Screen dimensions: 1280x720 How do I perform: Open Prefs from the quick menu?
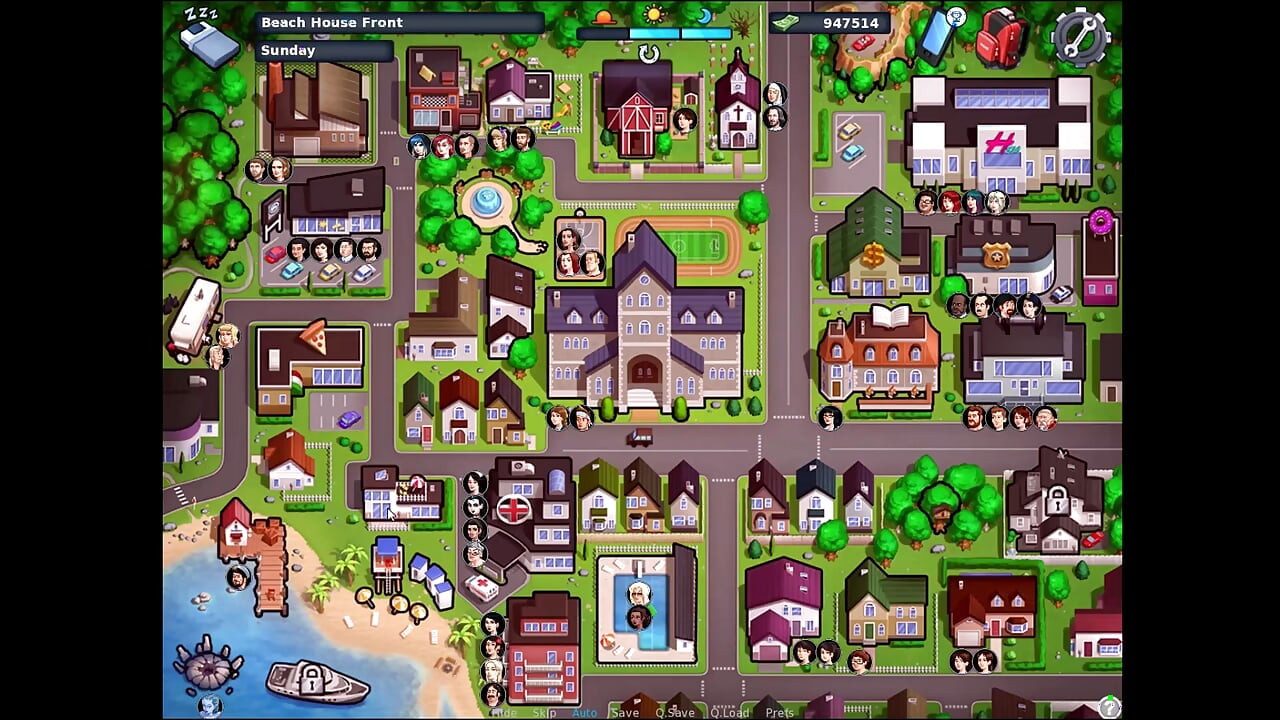coord(780,713)
